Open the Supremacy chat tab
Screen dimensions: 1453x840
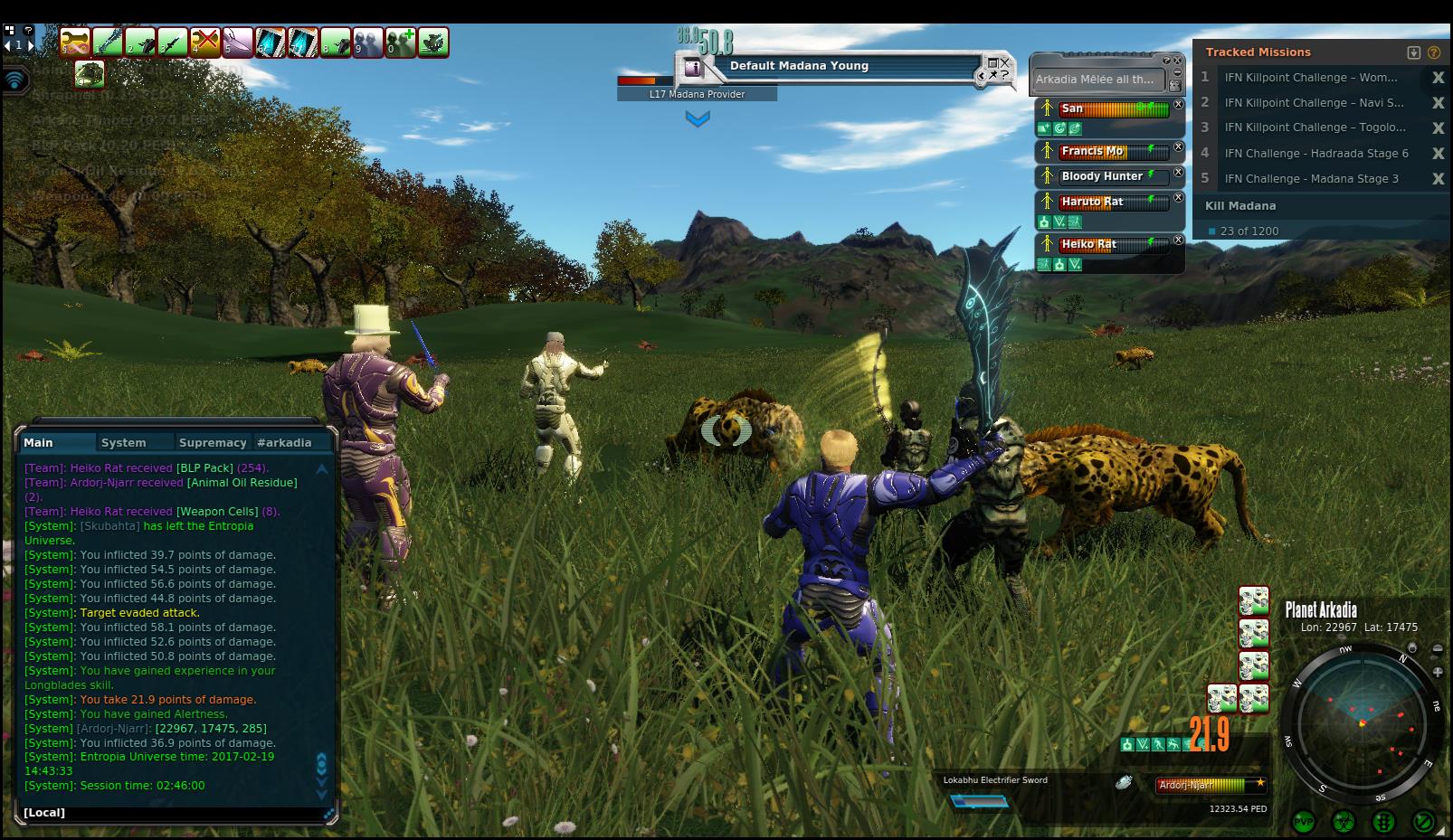(x=213, y=443)
